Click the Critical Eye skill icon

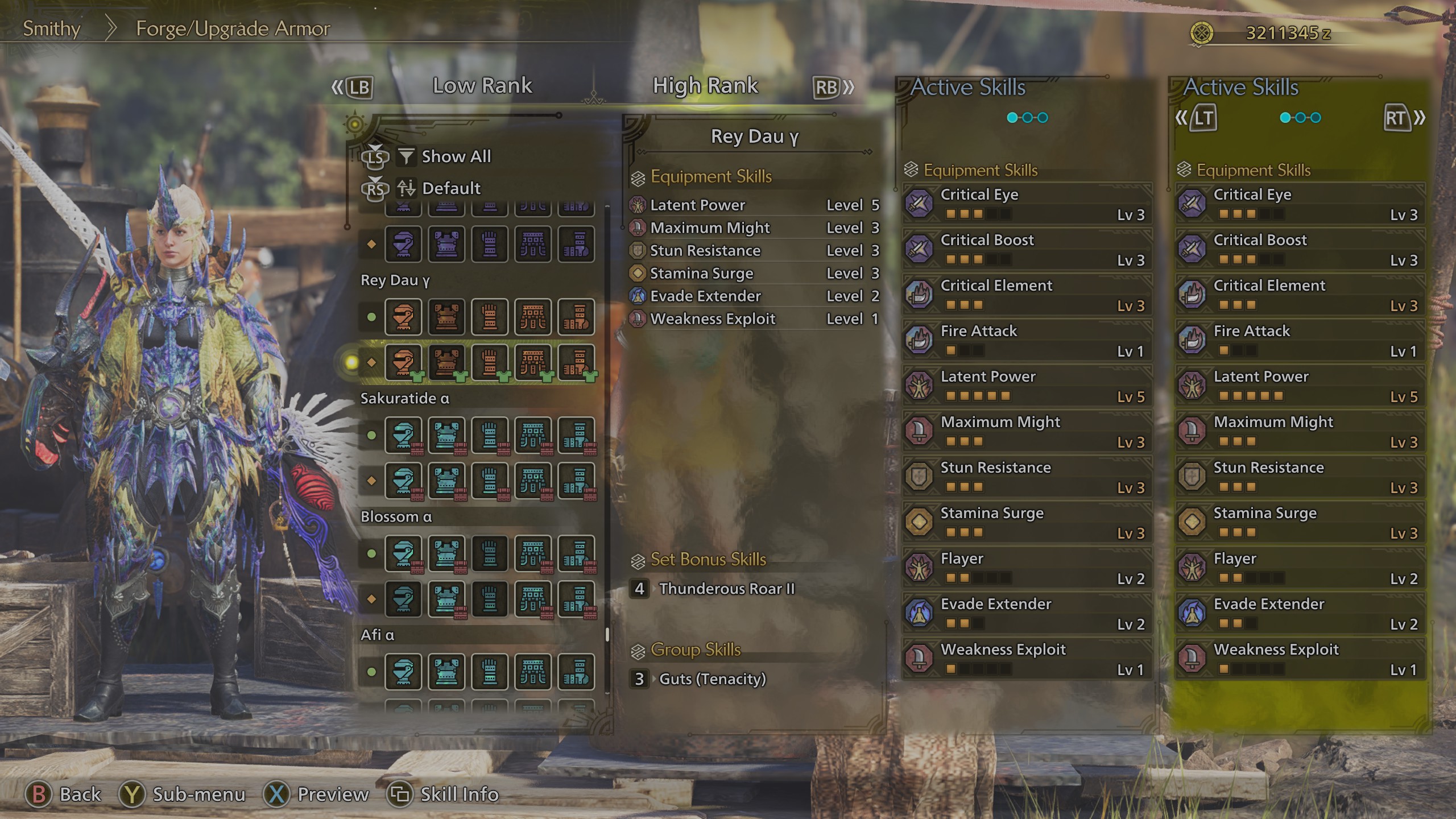[x=918, y=204]
